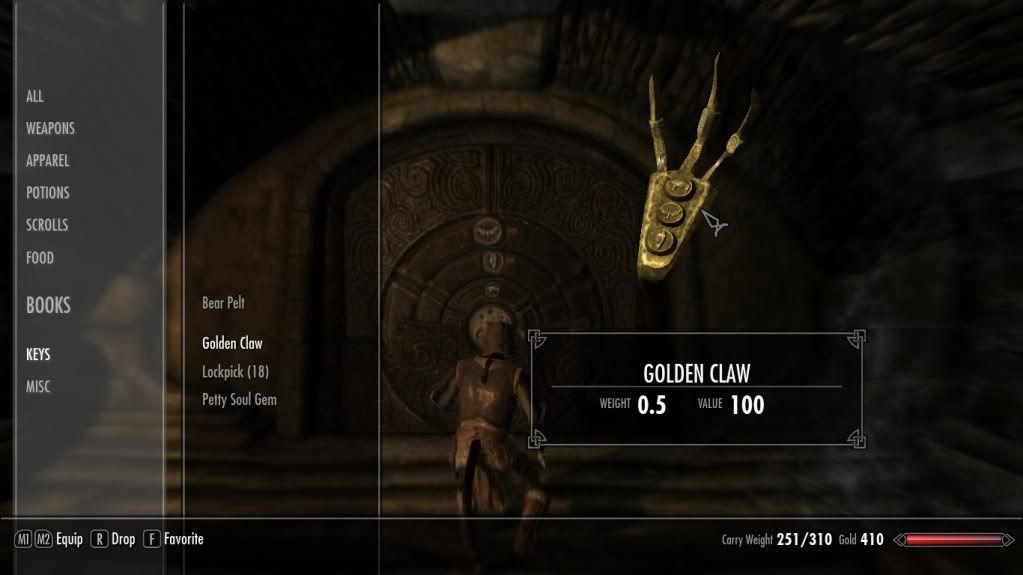Select the POTIONS category

click(x=48, y=193)
